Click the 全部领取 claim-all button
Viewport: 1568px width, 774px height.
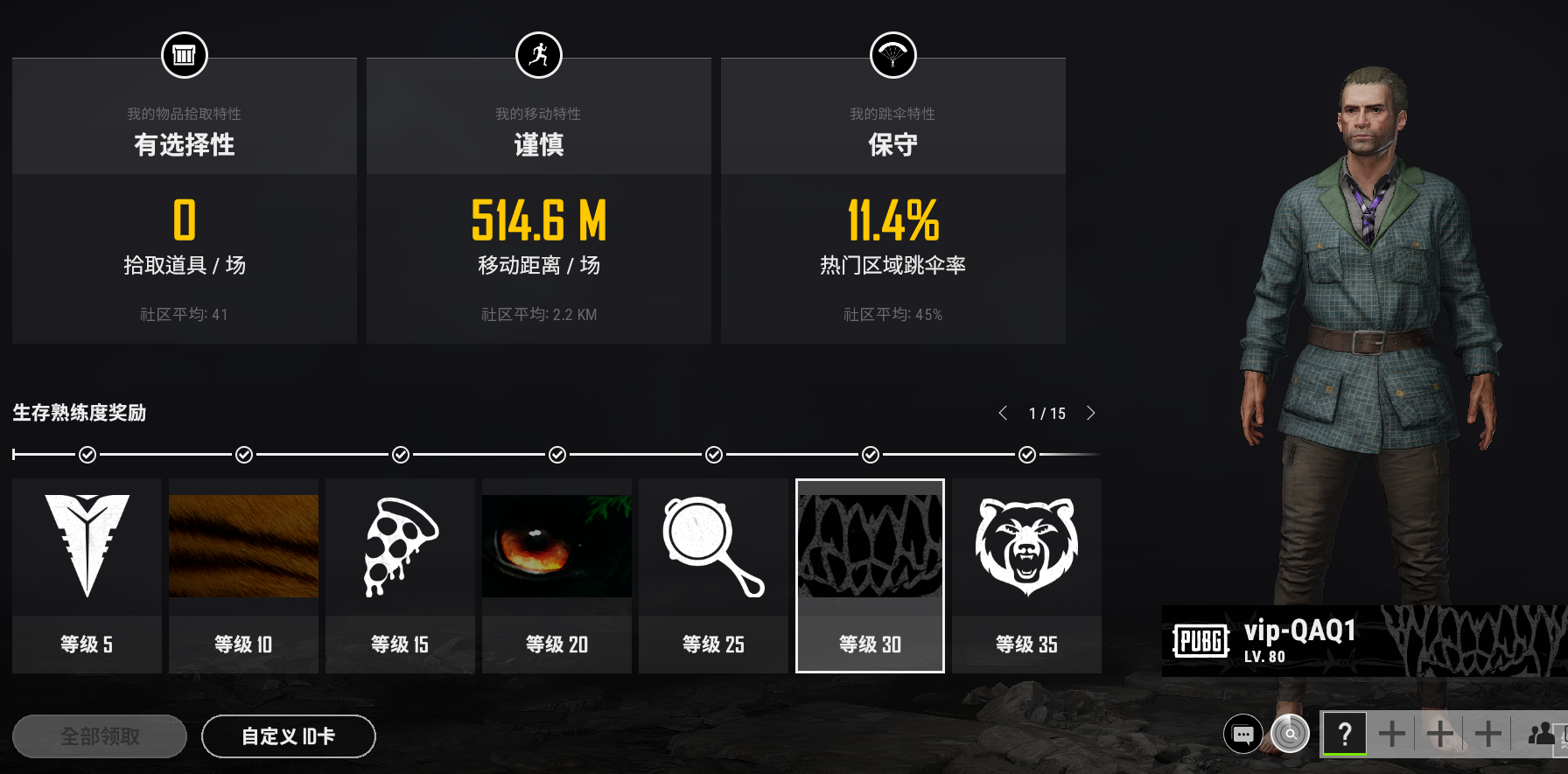[x=100, y=736]
